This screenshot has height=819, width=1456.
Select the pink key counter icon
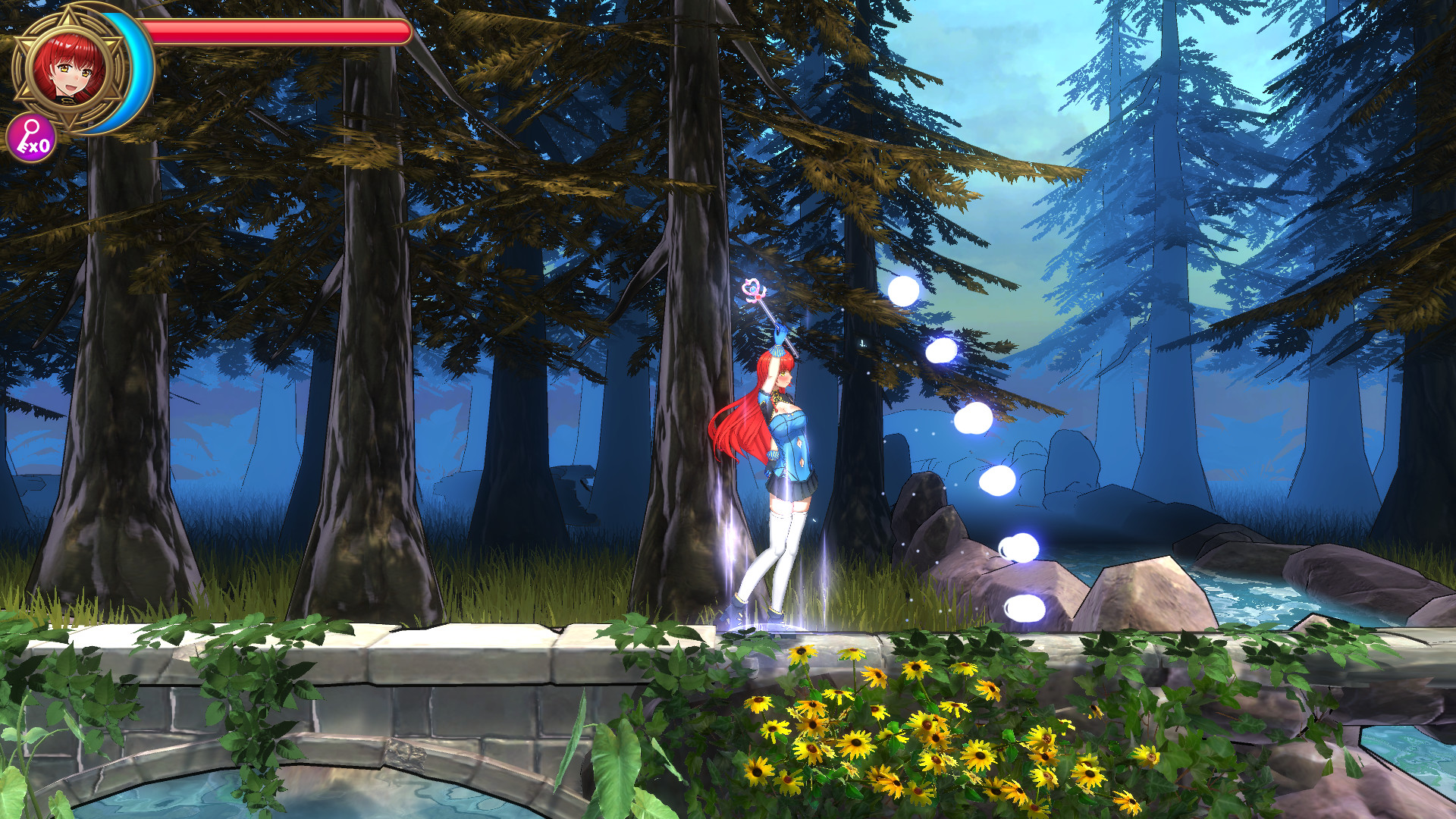[x=31, y=137]
